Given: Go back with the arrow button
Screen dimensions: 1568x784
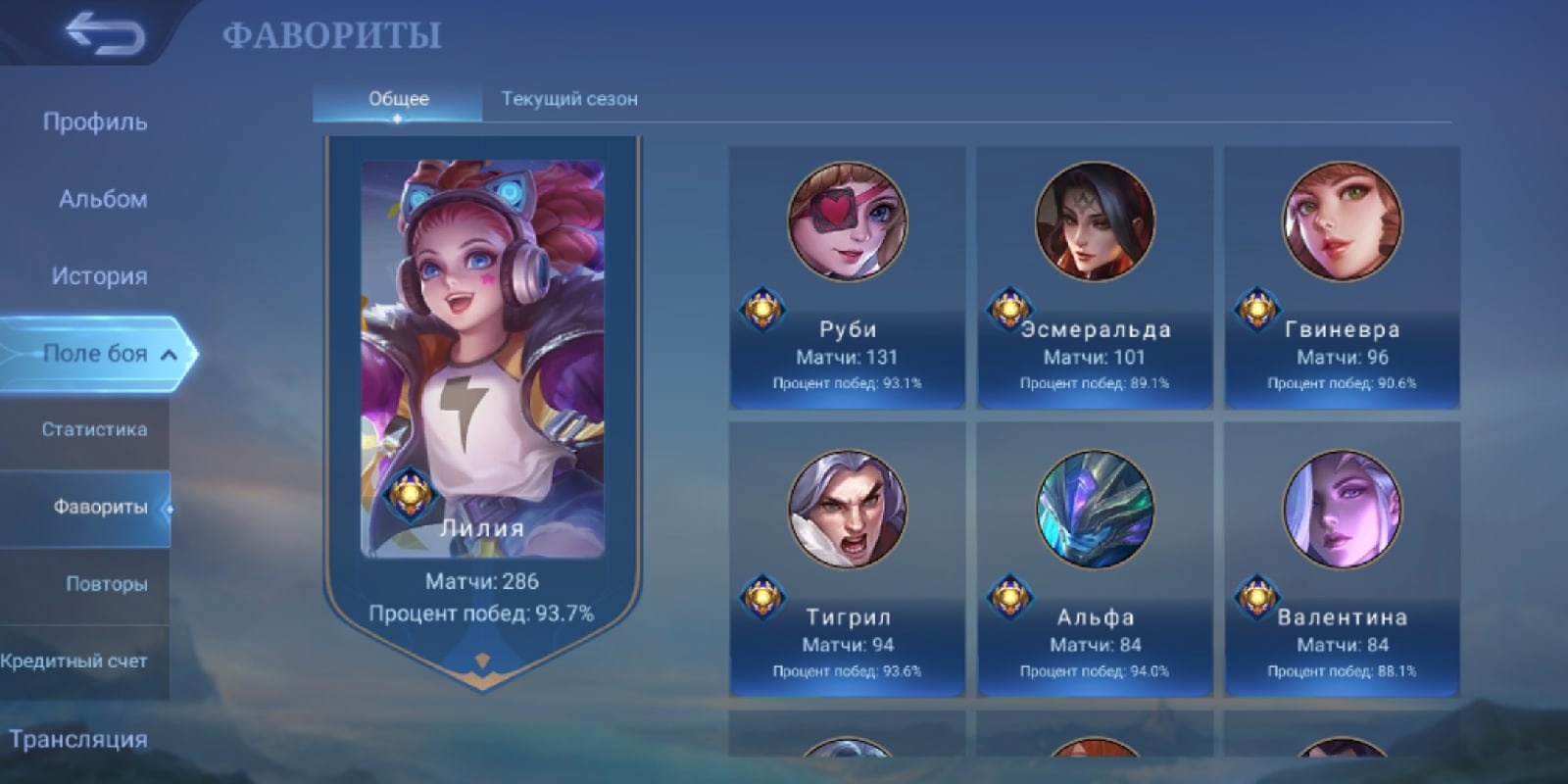Looking at the screenshot, I should 104,34.
